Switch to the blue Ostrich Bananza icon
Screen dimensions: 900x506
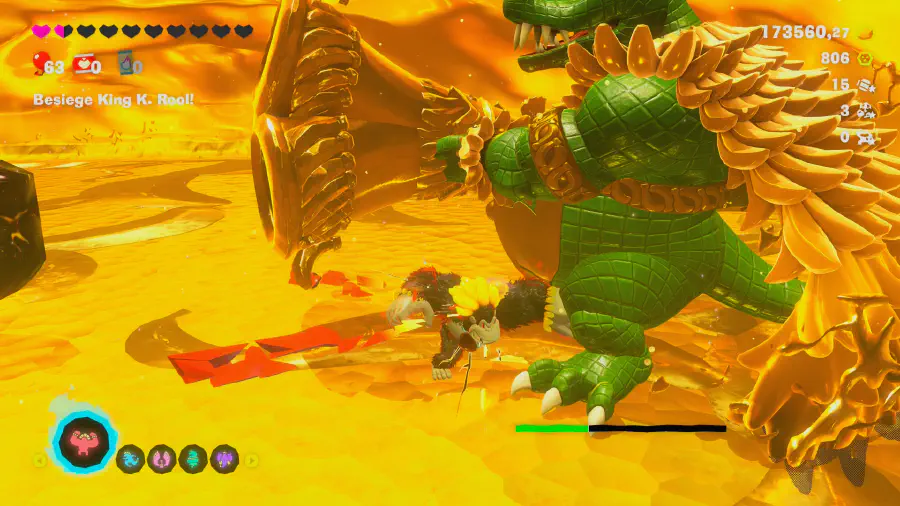click(130, 460)
